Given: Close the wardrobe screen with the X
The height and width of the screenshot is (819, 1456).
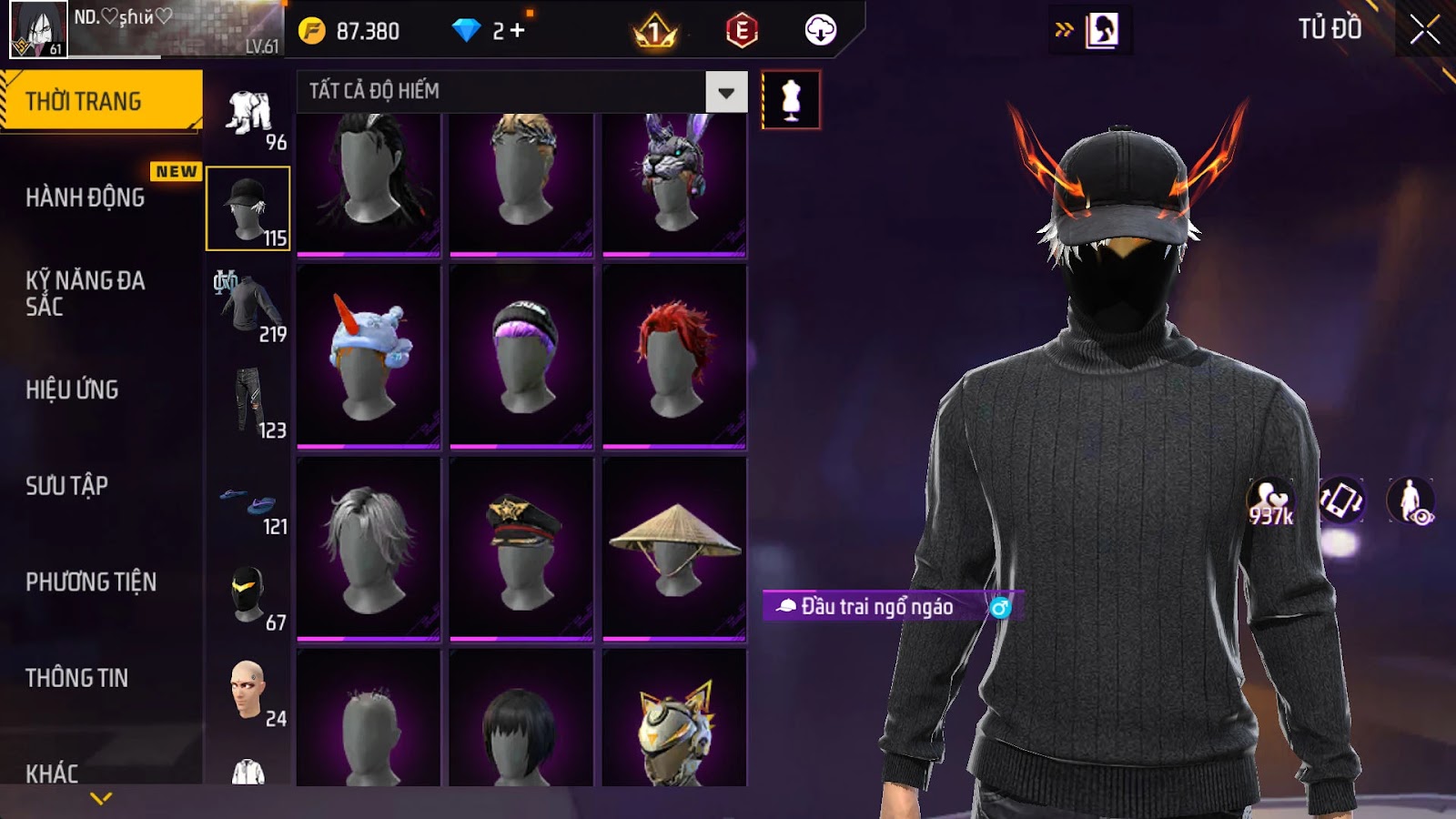Looking at the screenshot, I should (x=1424, y=30).
